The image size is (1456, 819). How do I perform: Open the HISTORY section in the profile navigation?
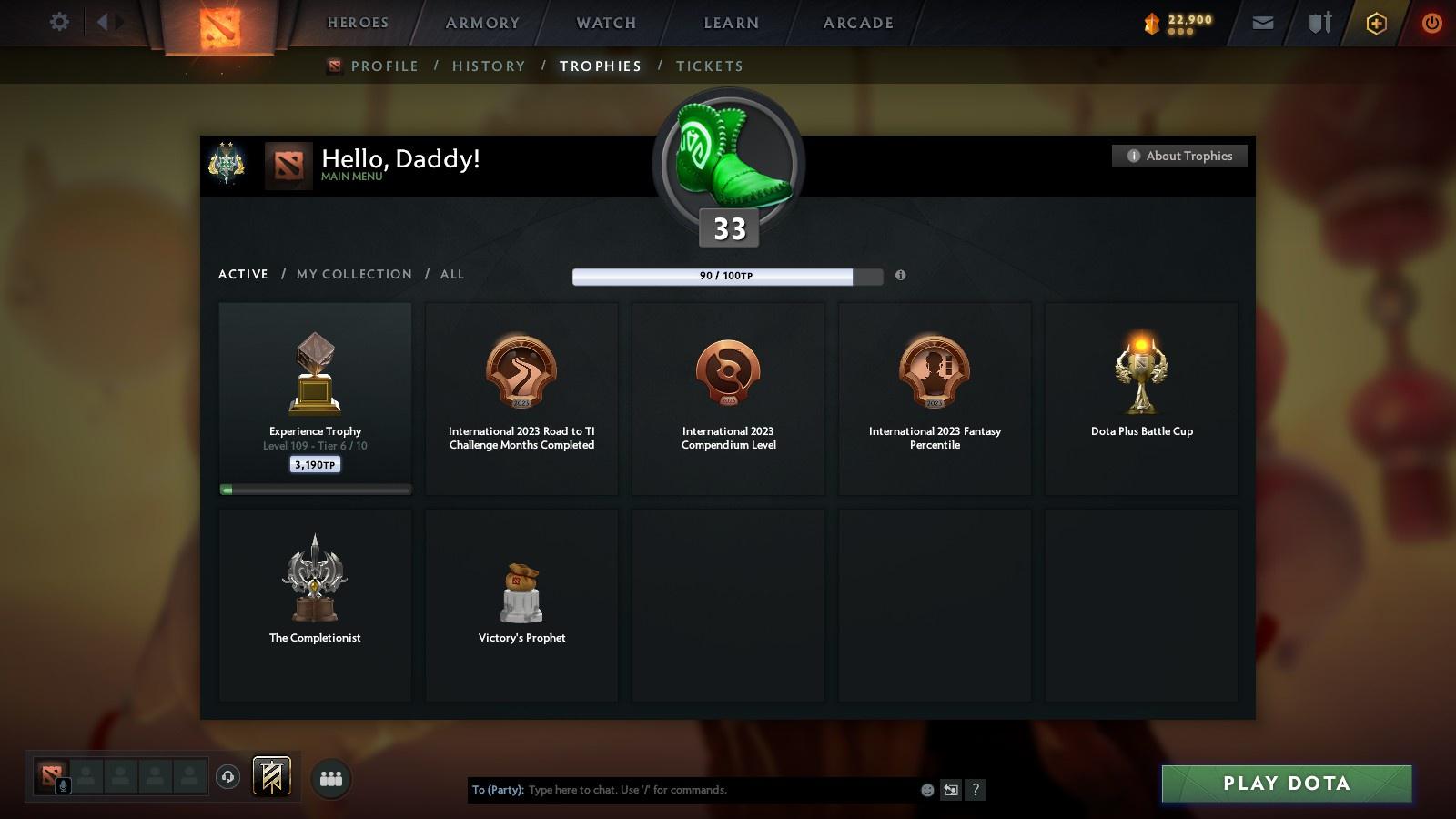[x=489, y=66]
